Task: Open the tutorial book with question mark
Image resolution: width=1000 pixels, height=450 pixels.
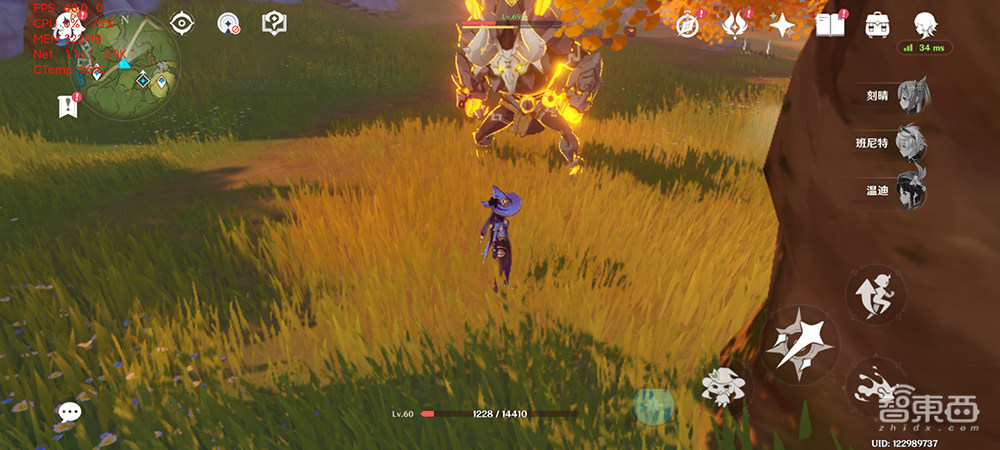Action: click(x=274, y=23)
